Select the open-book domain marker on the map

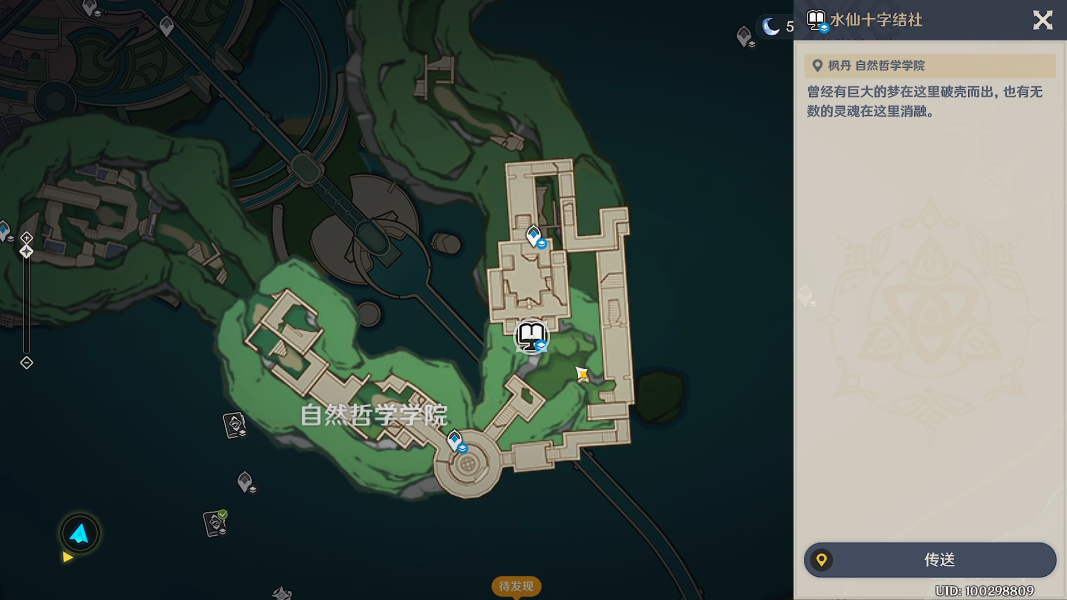coord(532,337)
